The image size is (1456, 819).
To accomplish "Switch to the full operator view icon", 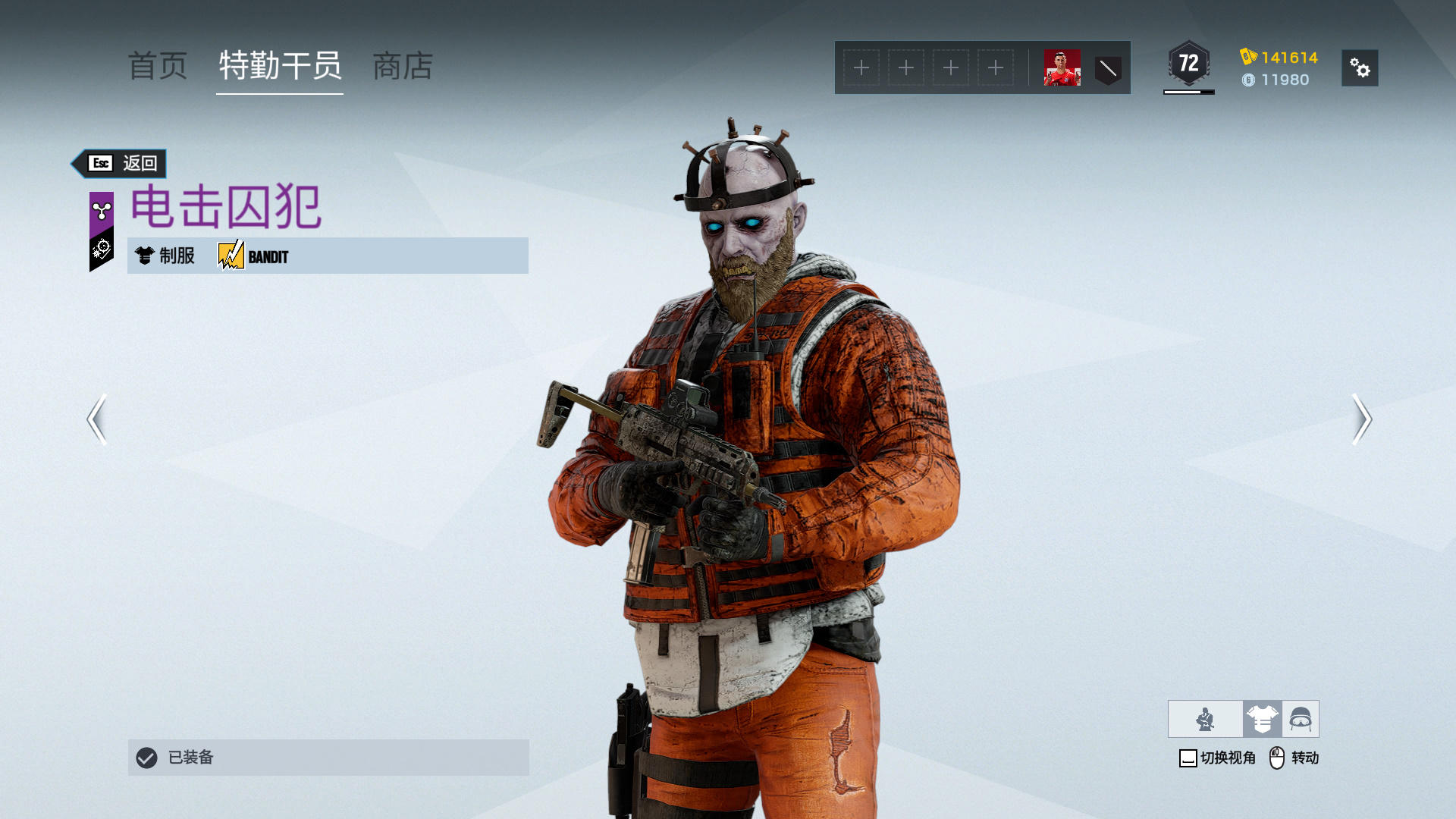I will [1205, 719].
